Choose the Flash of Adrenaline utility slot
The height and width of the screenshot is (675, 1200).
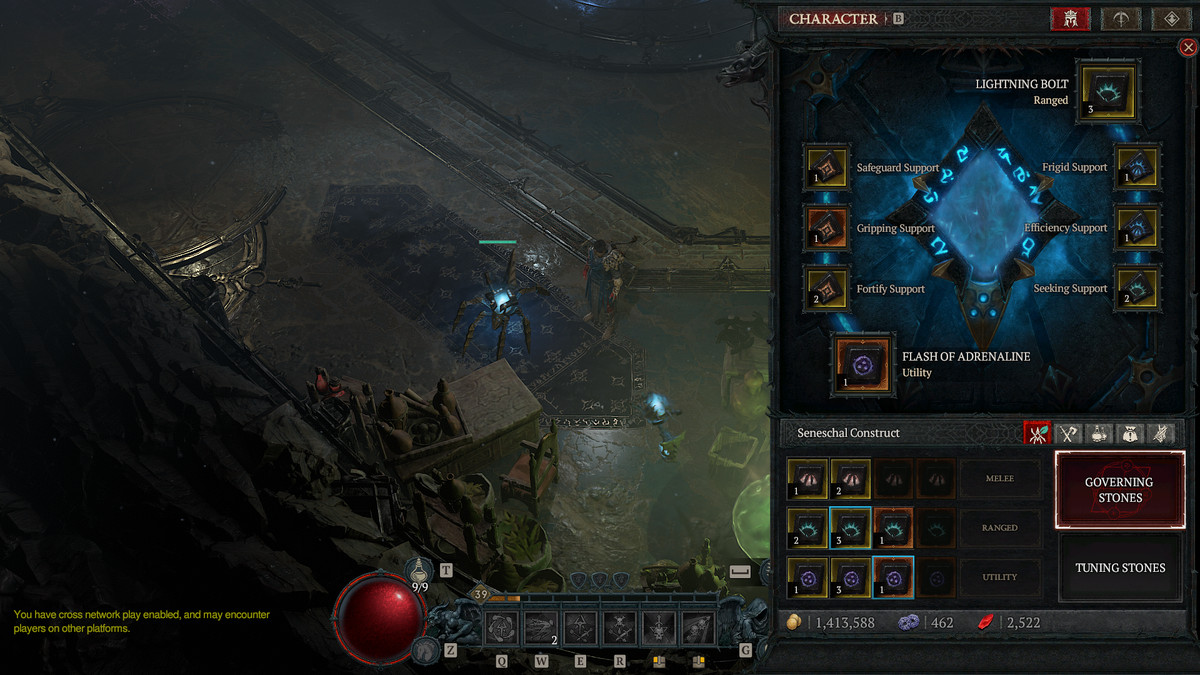tap(863, 365)
